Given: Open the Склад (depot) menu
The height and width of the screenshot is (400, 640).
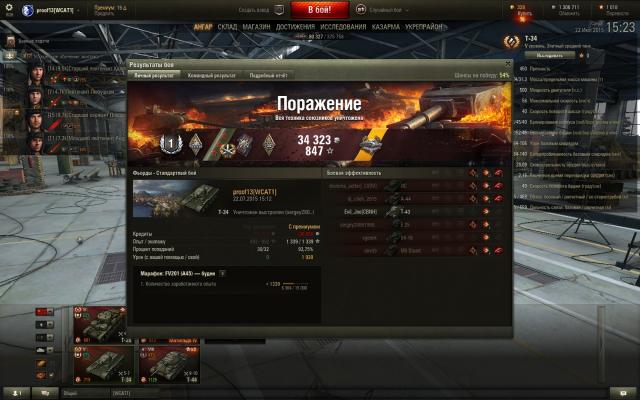Looking at the screenshot, I should pos(227,25).
